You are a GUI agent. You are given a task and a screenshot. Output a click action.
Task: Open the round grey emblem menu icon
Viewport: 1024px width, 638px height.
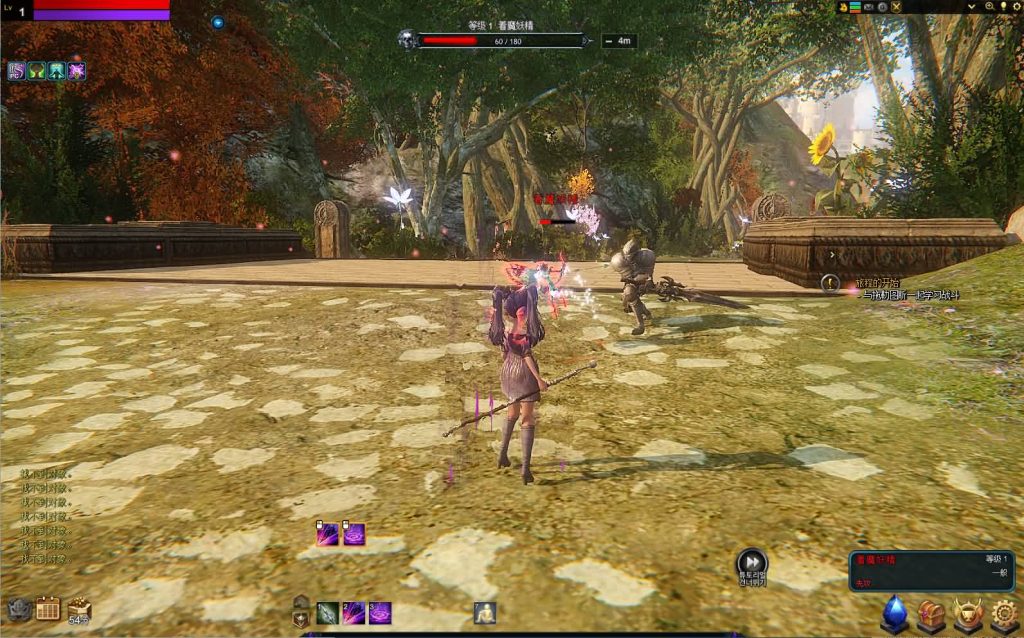pos(18,608)
